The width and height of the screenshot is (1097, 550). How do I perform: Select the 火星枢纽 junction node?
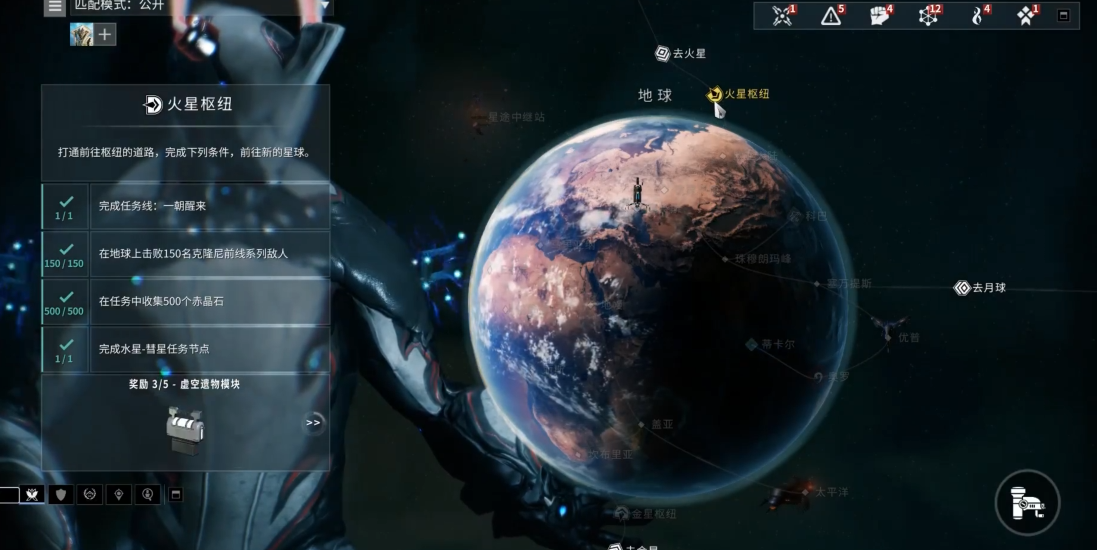716,94
